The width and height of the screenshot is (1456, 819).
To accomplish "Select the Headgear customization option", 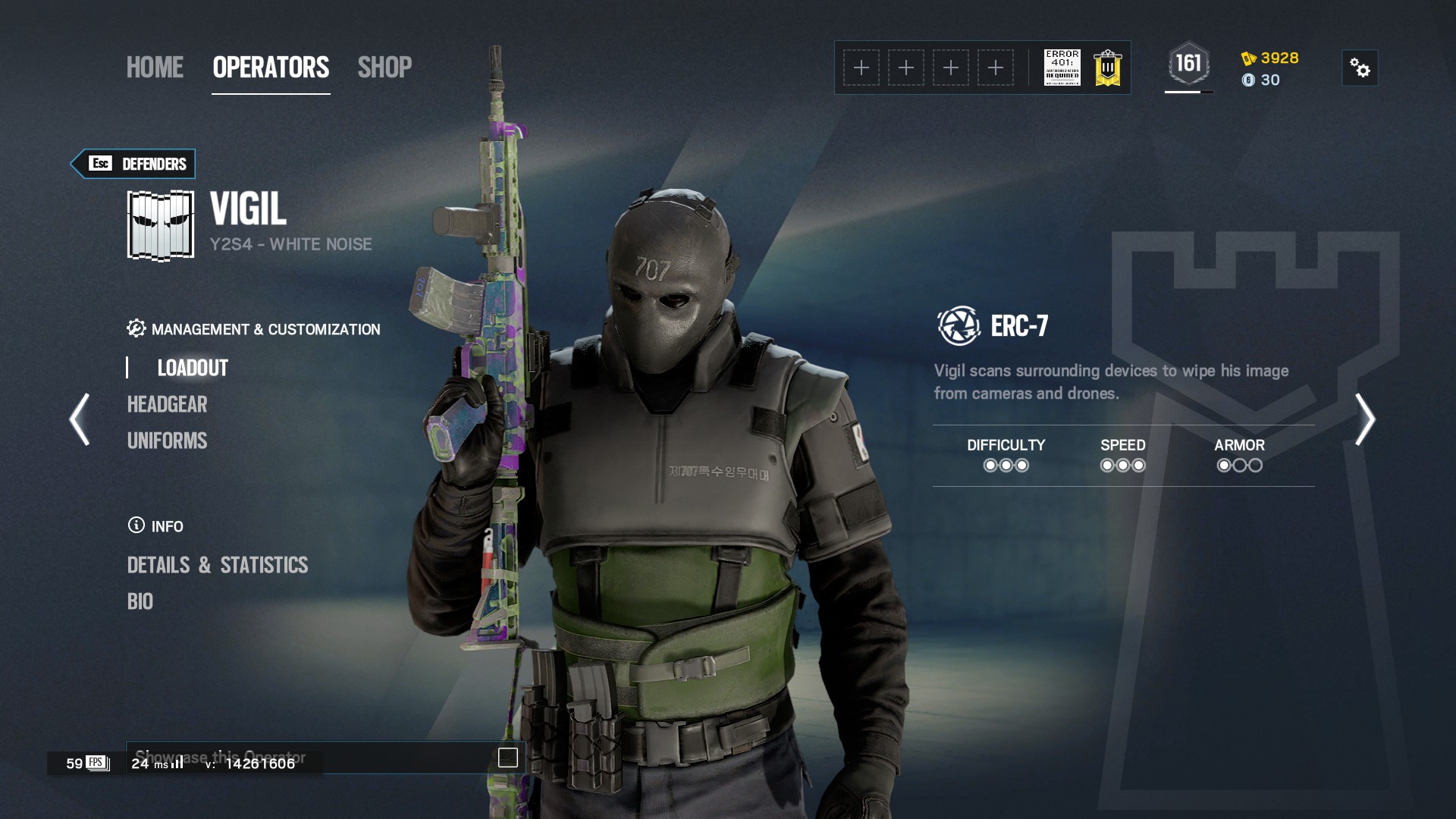I will tap(167, 404).
